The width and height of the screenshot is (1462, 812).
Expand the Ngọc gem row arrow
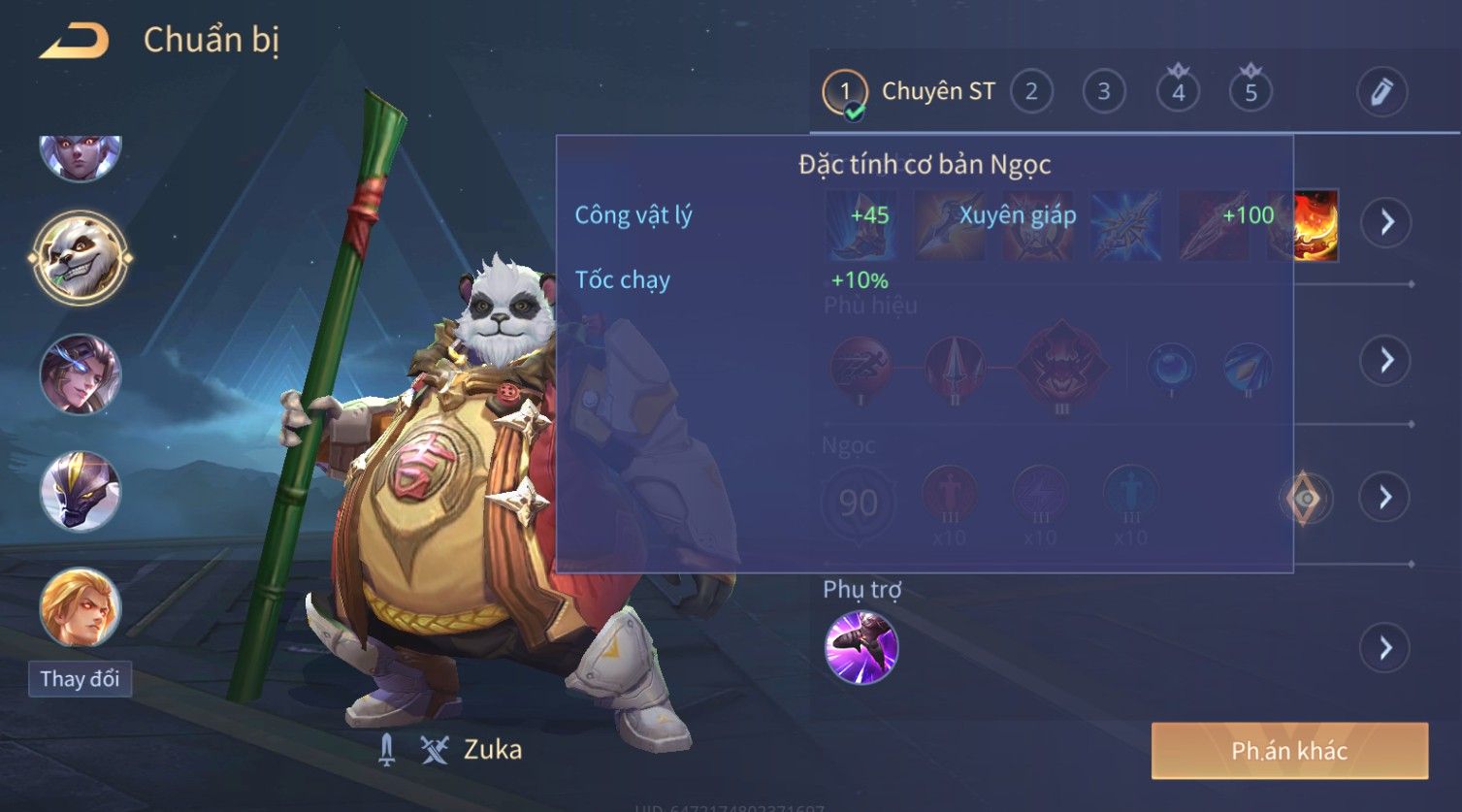(1385, 498)
